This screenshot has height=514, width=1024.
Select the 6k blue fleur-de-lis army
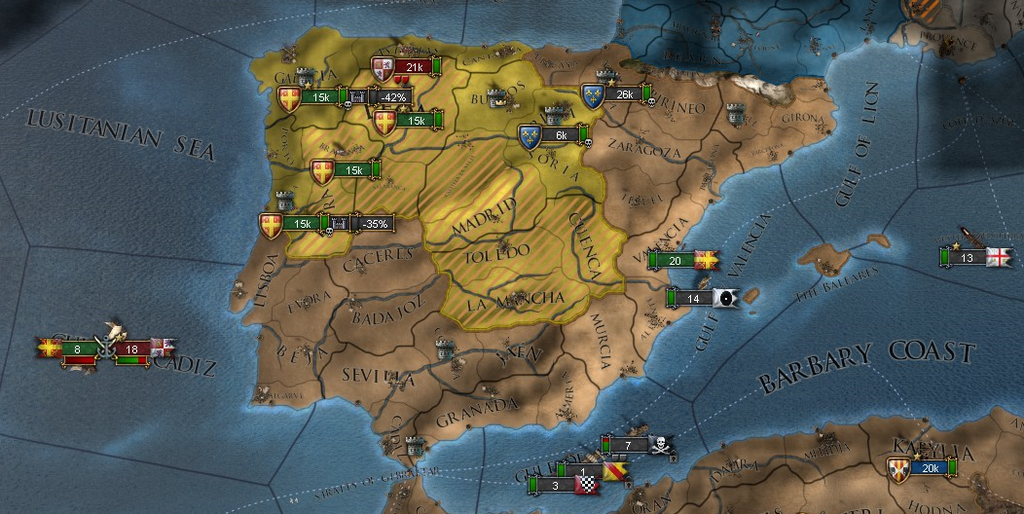coord(559,135)
